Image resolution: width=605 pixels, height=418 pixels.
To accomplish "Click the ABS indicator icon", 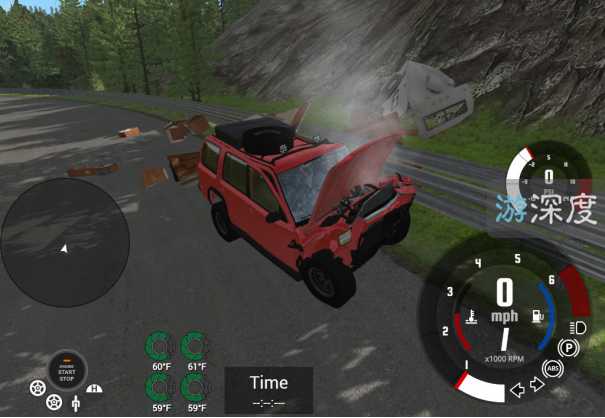I will (x=553, y=369).
